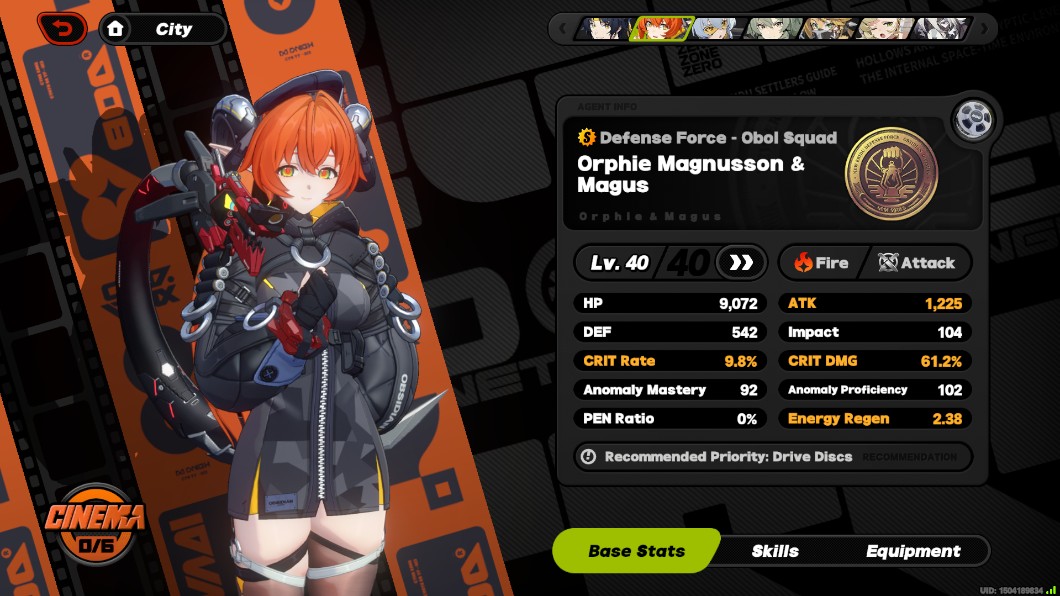
Task: Advance agent list with right arrow
Action: pyautogui.click(x=984, y=28)
